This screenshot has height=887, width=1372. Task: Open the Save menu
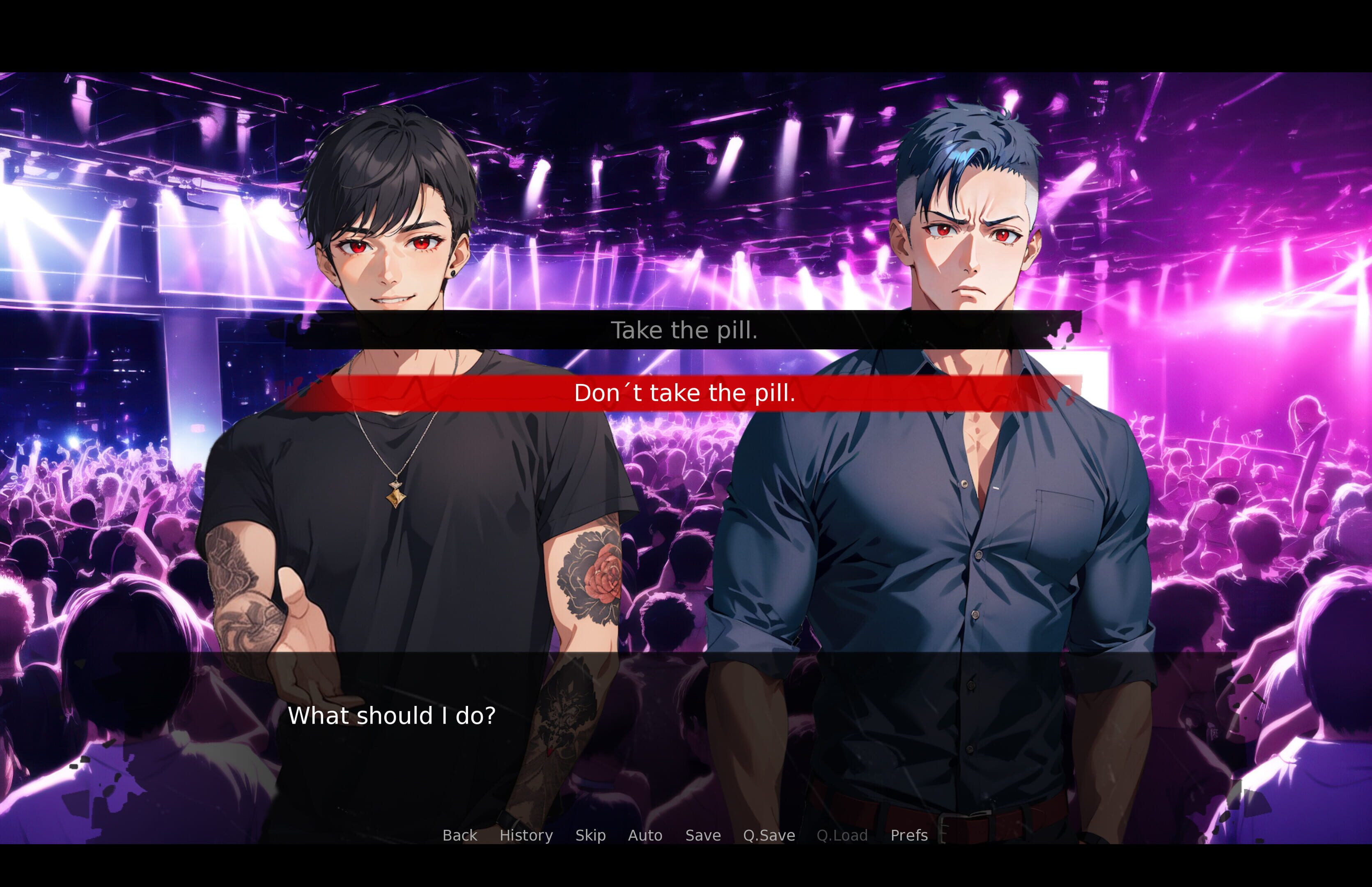703,835
